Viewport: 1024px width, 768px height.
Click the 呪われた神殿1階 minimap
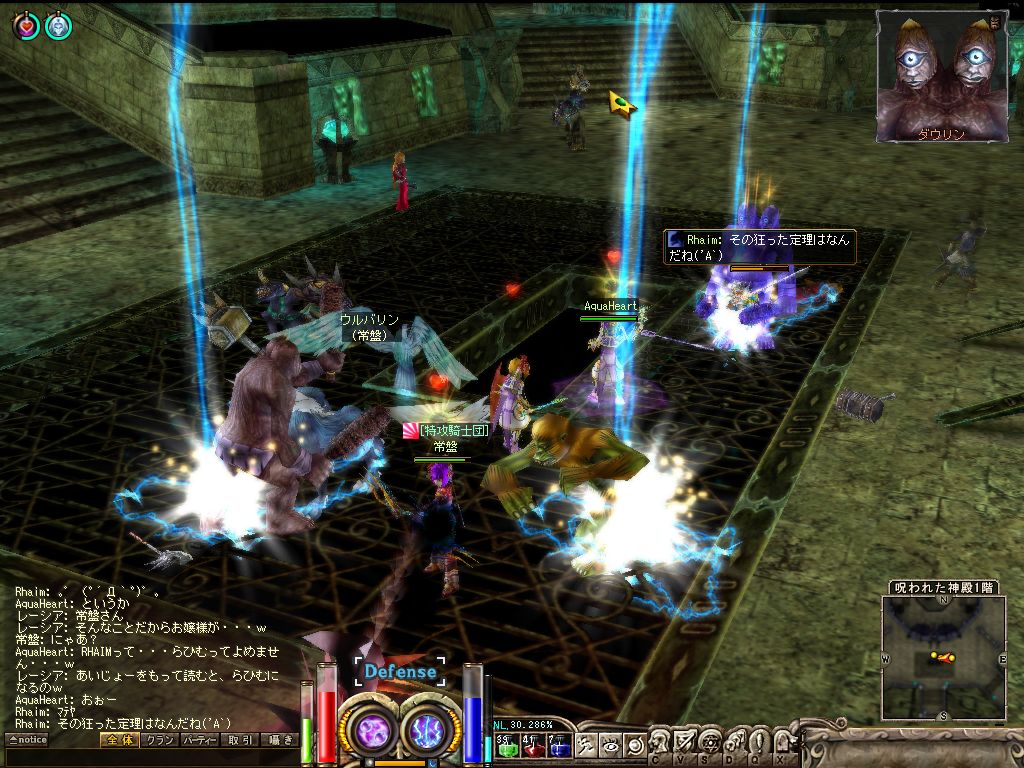pyautogui.click(x=943, y=657)
